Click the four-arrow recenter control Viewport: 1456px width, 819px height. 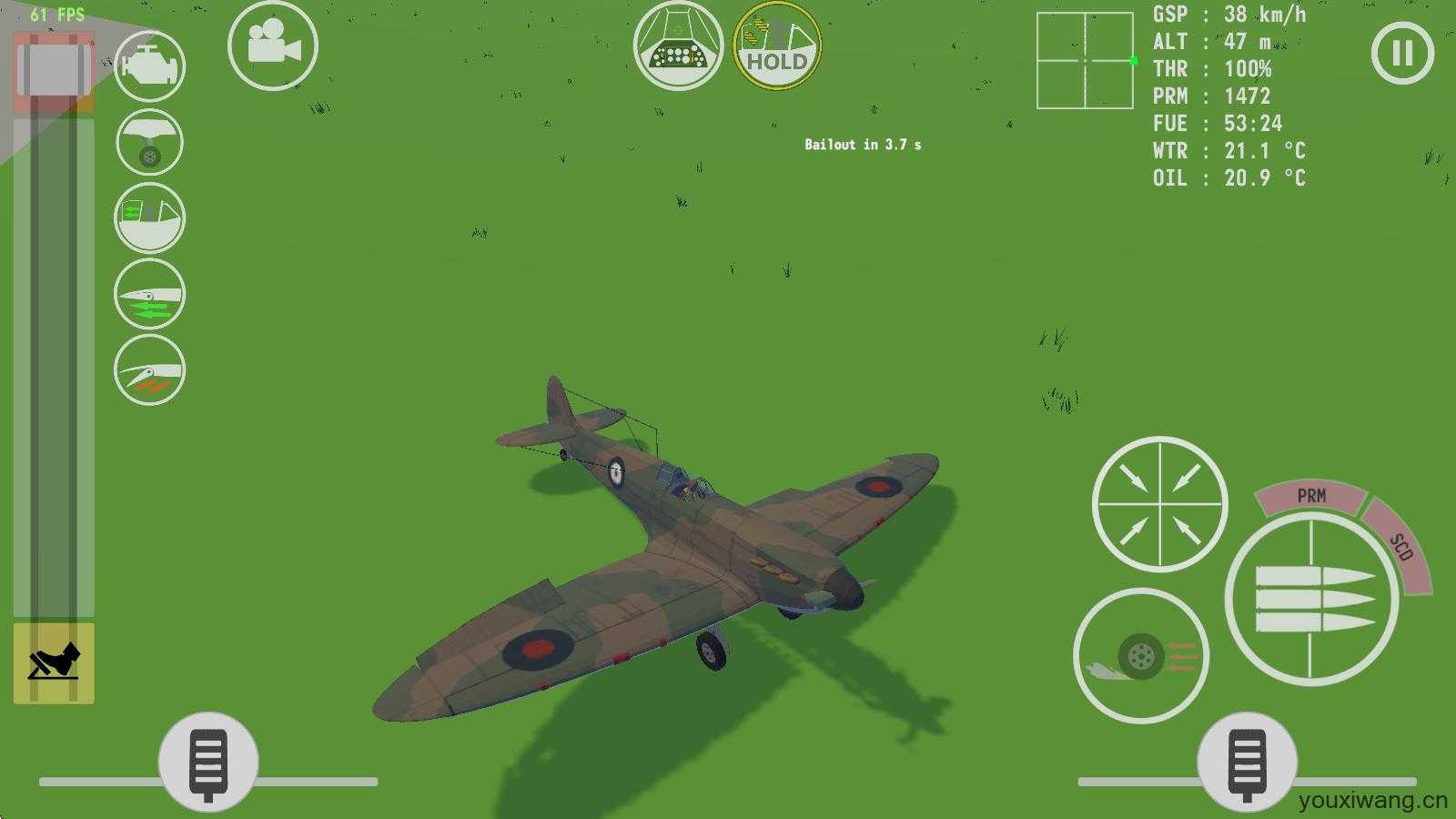(x=1159, y=504)
